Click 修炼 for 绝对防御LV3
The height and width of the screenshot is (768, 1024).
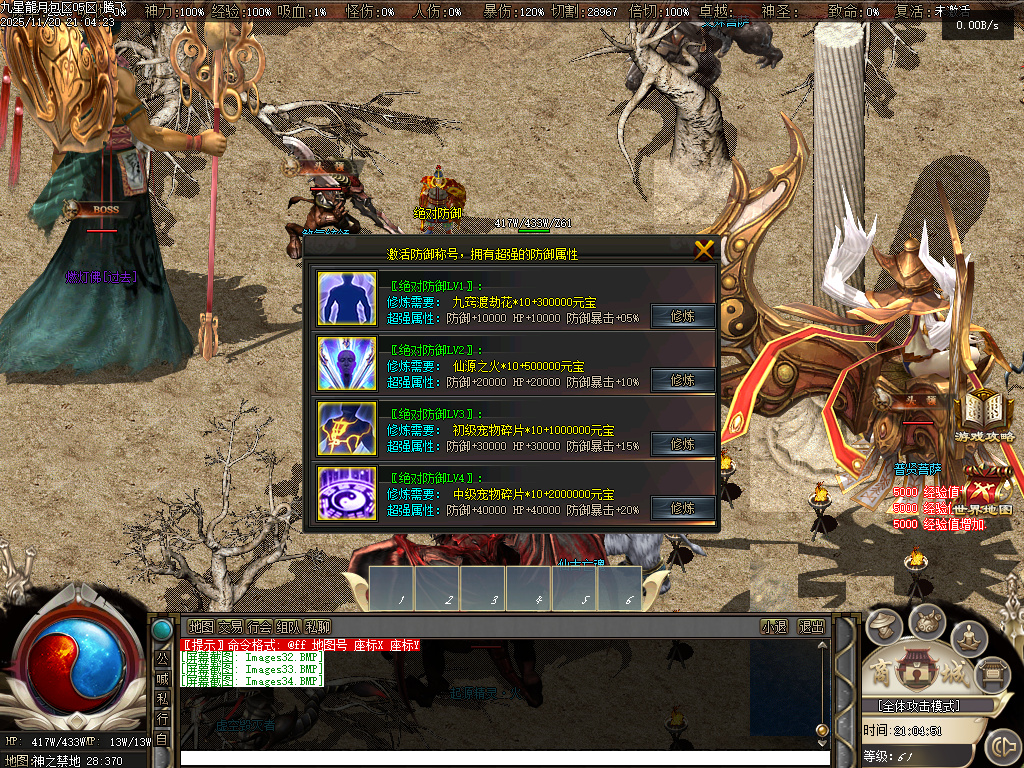pyautogui.click(x=683, y=445)
